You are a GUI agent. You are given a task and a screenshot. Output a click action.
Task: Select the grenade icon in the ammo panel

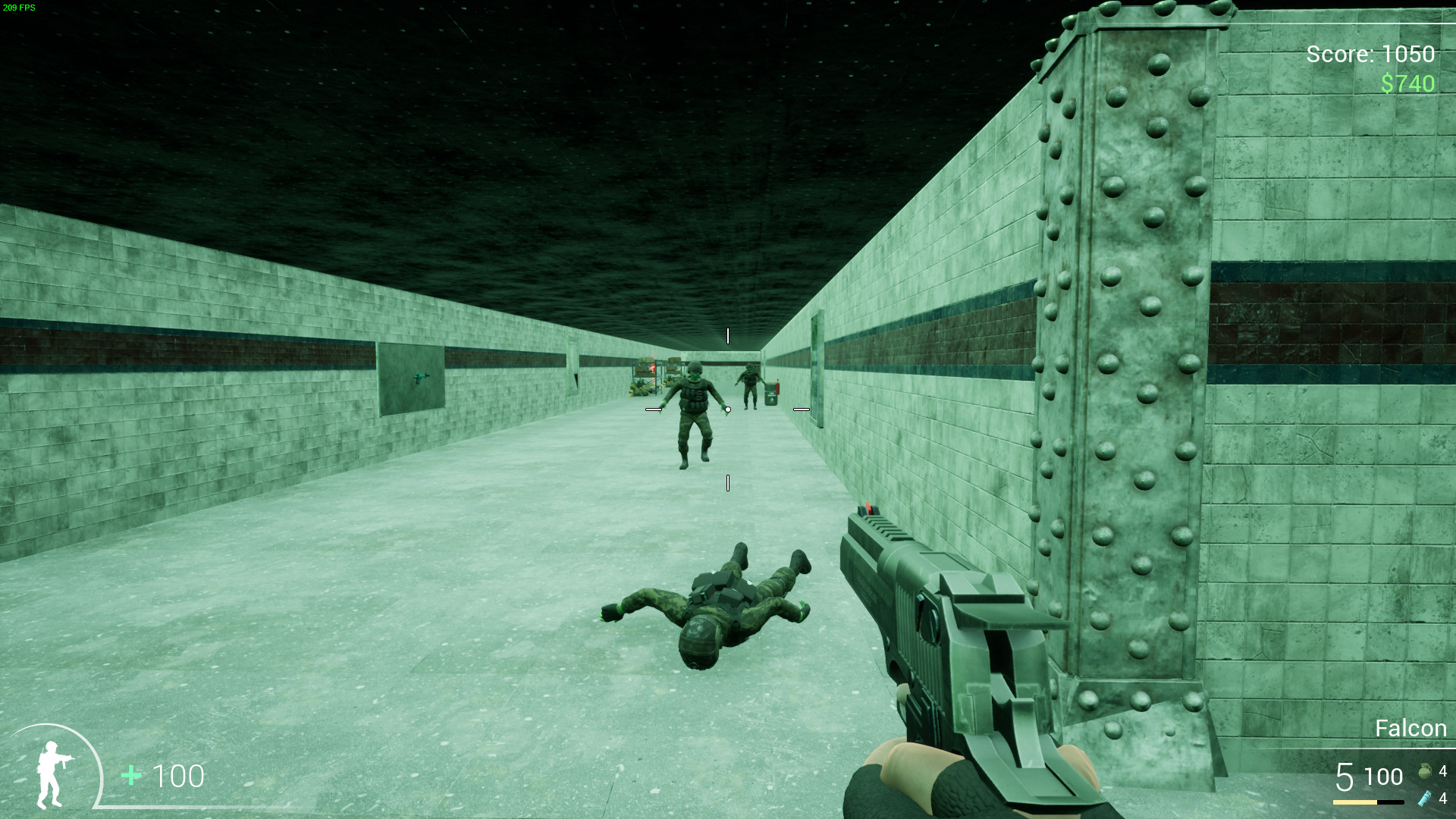(1426, 772)
